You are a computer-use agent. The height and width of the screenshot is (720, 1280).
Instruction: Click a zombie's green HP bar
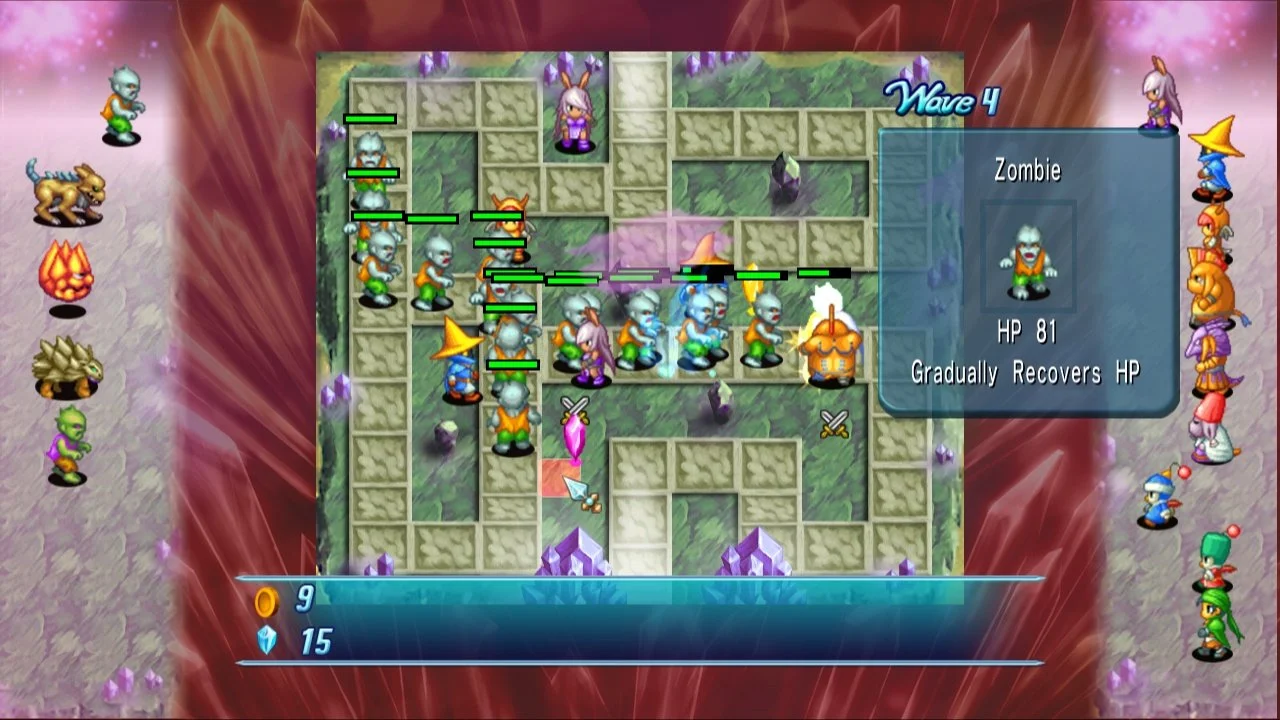tap(370, 119)
